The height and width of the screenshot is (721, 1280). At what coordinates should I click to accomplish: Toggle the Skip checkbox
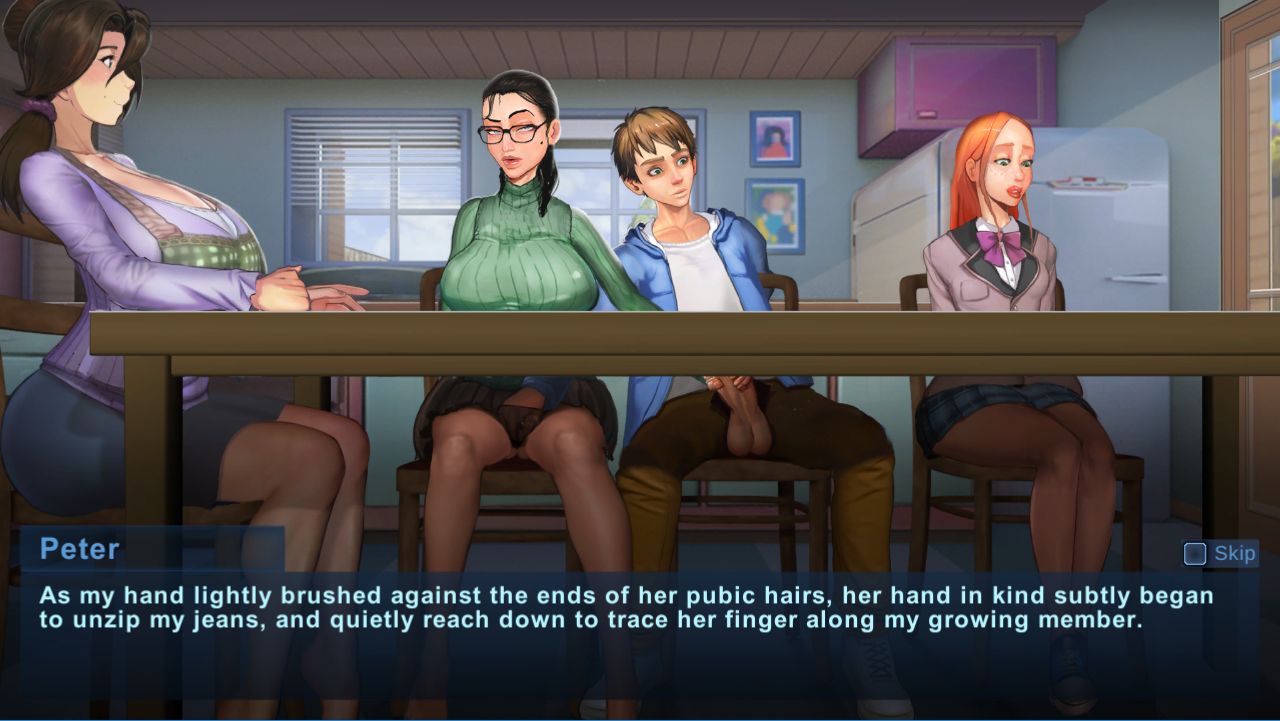click(x=1194, y=553)
